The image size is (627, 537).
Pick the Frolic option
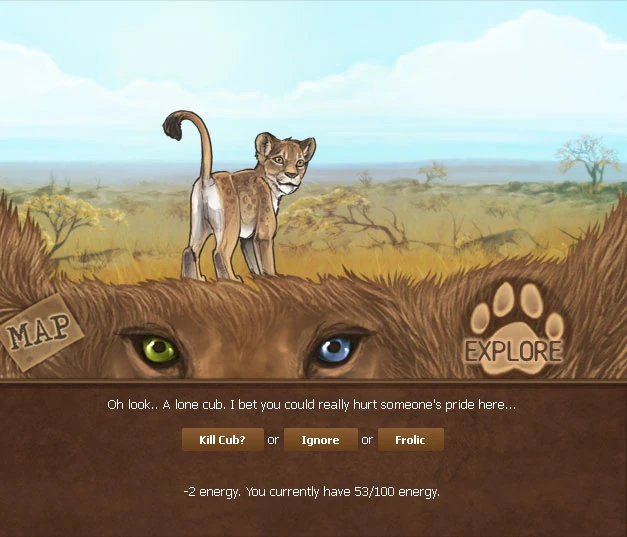[x=410, y=440]
